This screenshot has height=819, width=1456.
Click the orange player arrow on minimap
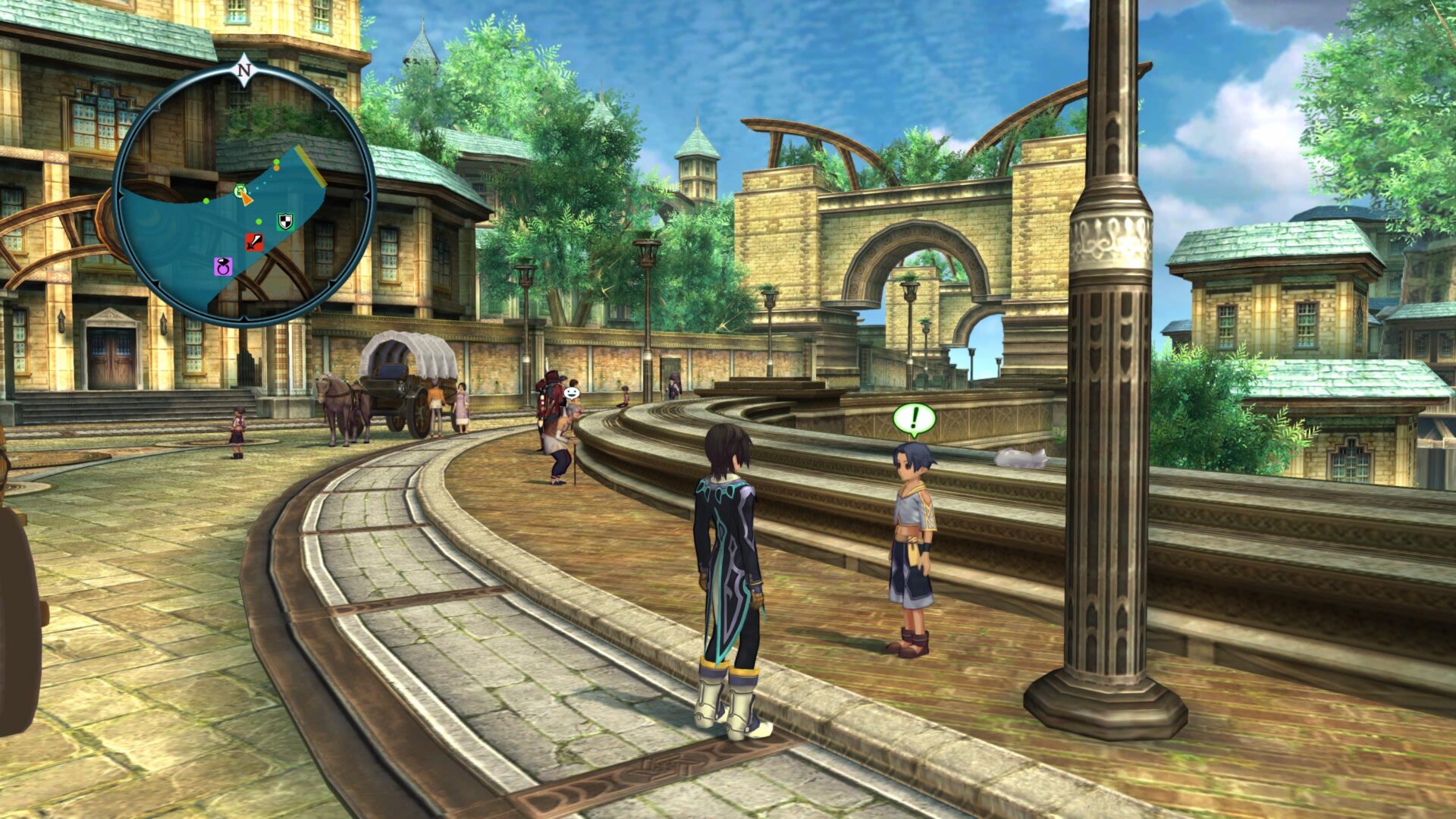click(x=246, y=198)
